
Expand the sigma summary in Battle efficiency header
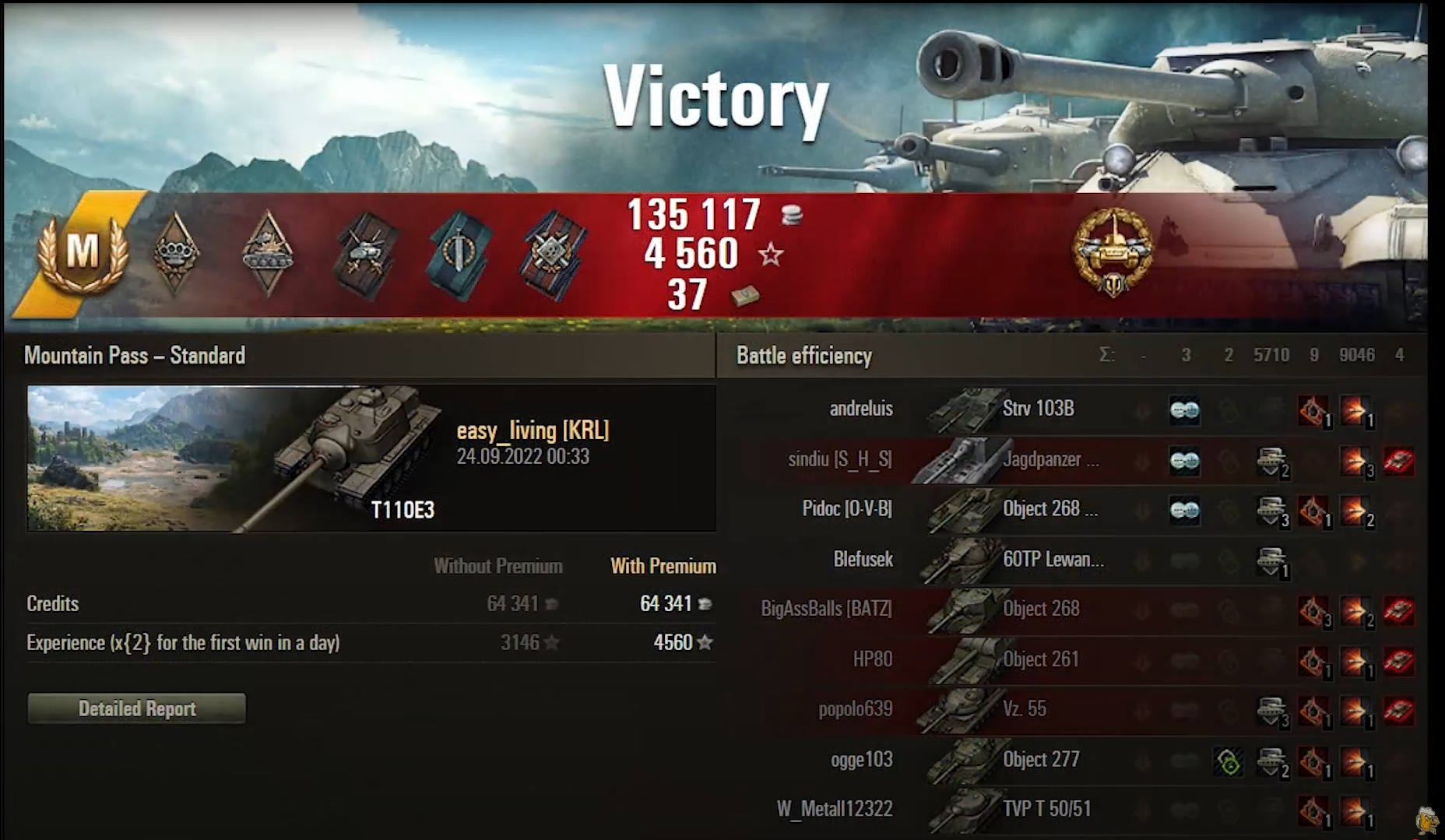[x=1109, y=355]
